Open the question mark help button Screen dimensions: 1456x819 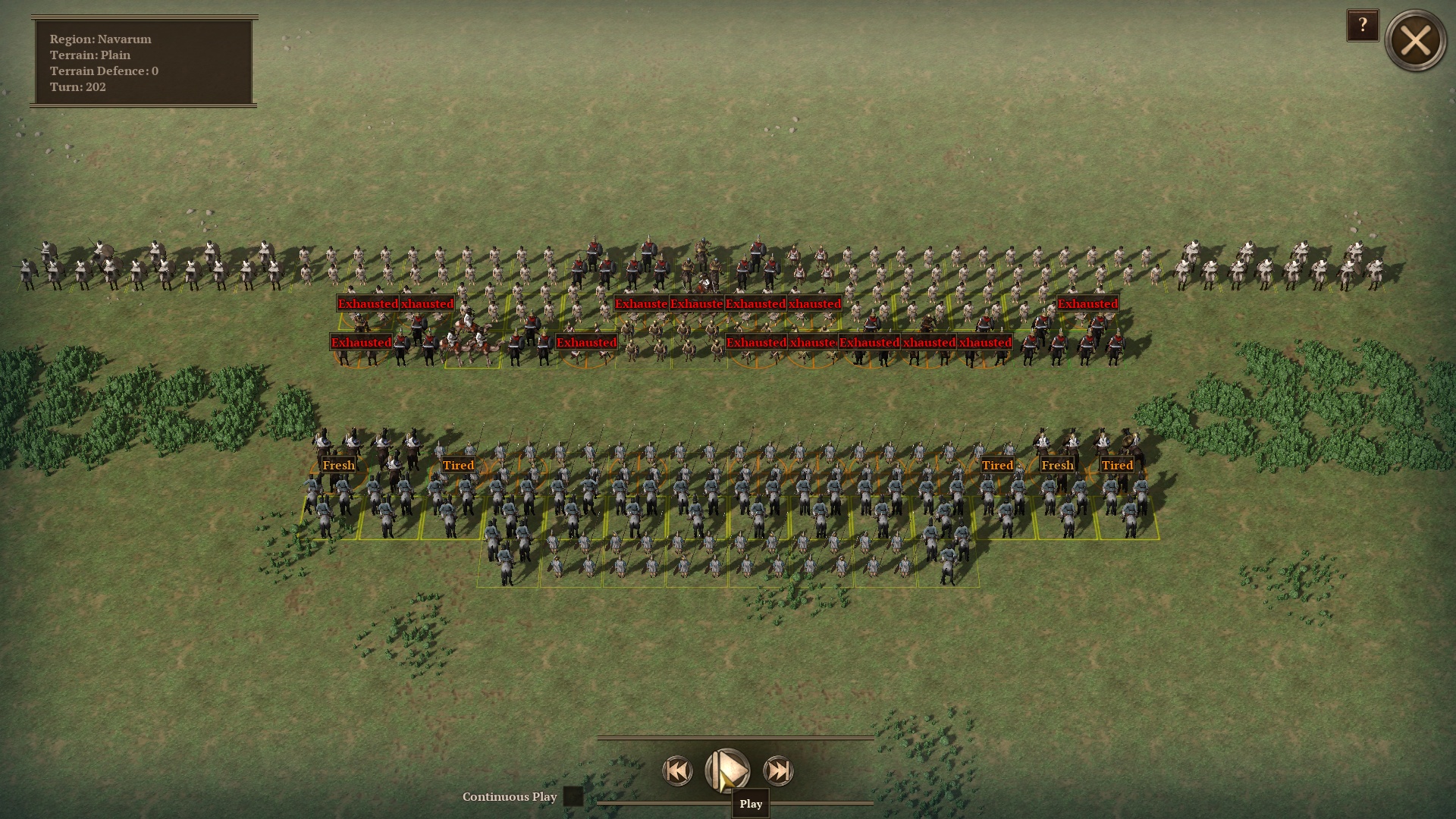[1362, 26]
